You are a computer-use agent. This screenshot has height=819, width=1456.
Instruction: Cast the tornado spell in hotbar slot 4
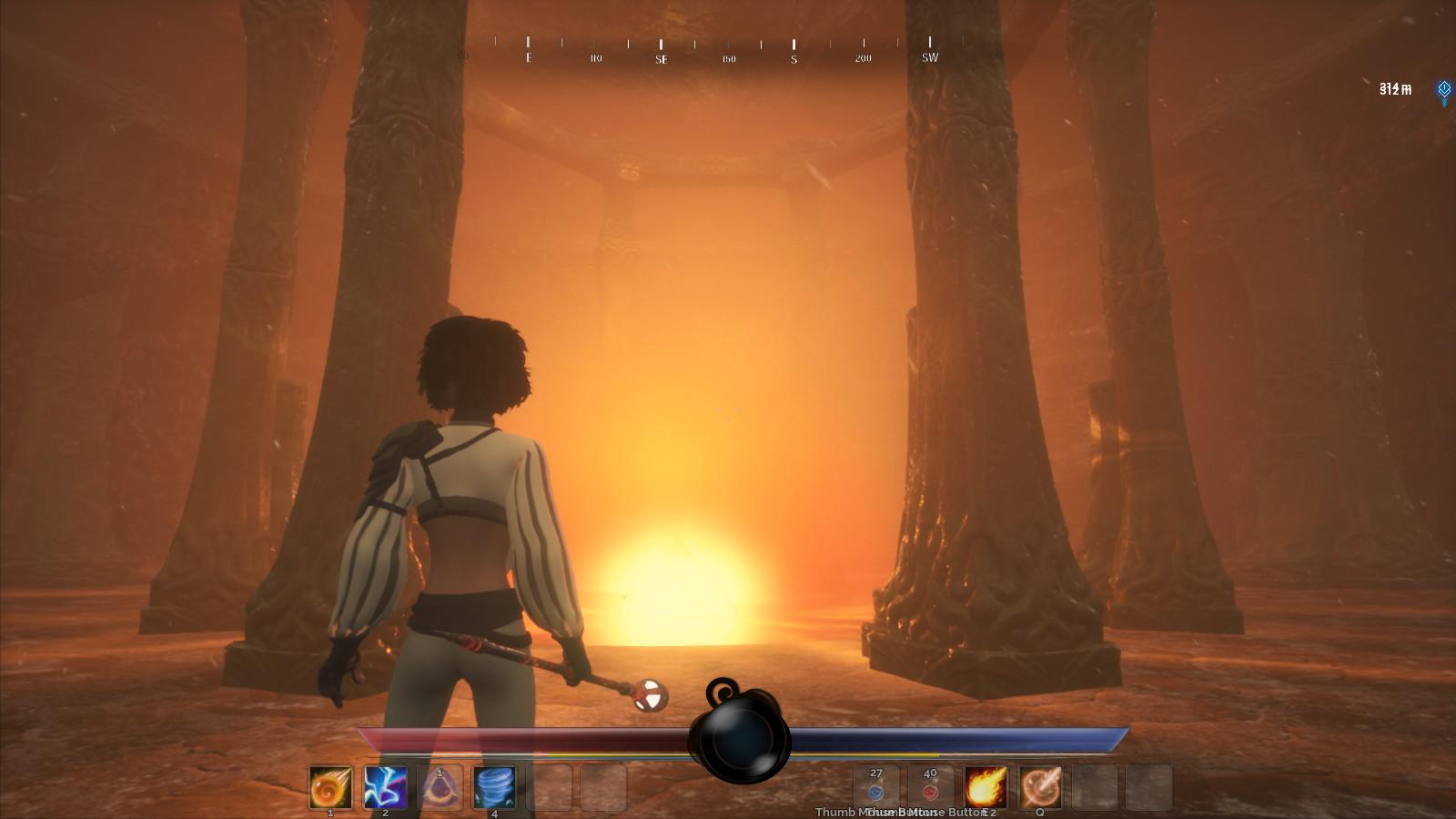[495, 786]
